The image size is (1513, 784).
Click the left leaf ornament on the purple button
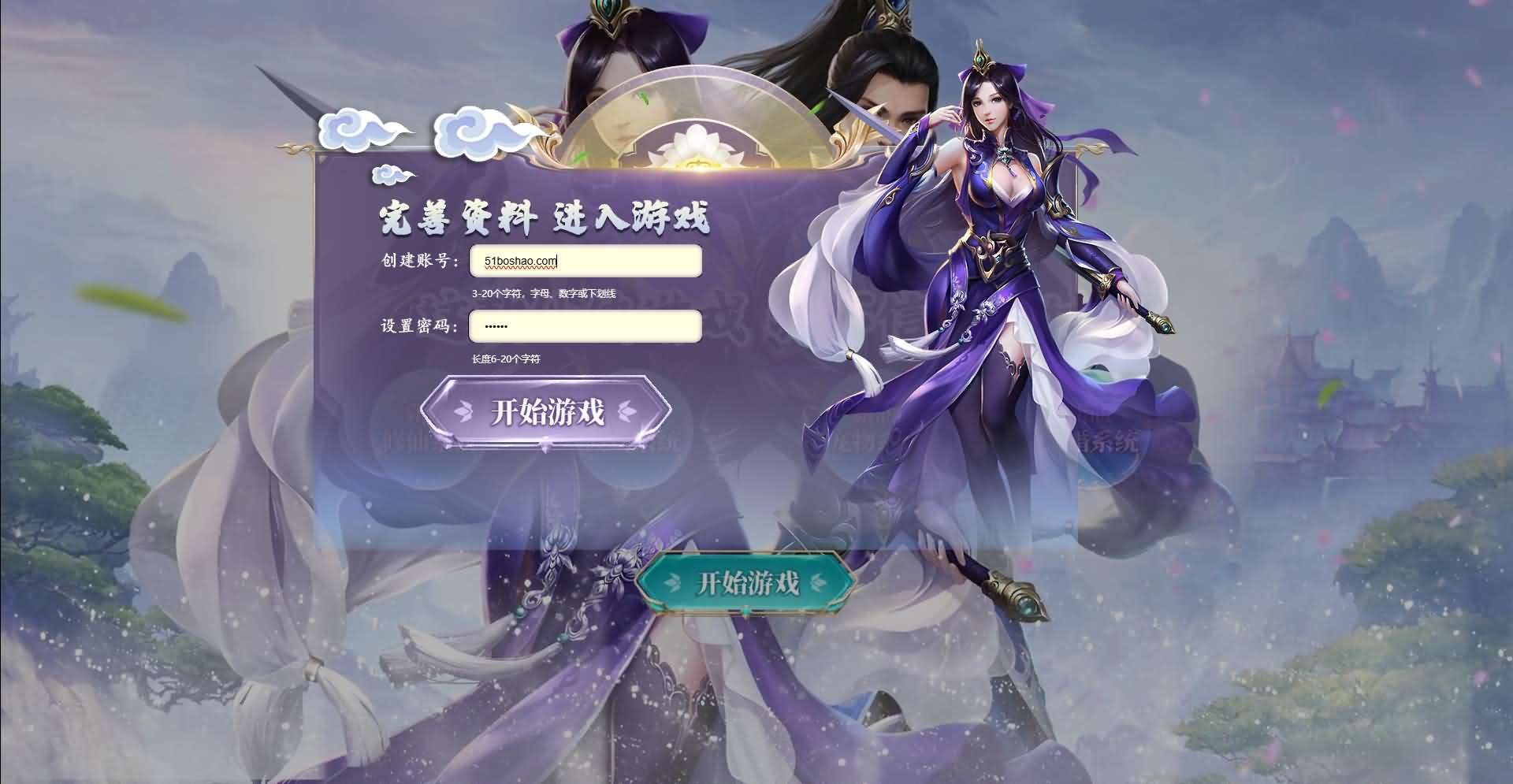tap(462, 411)
